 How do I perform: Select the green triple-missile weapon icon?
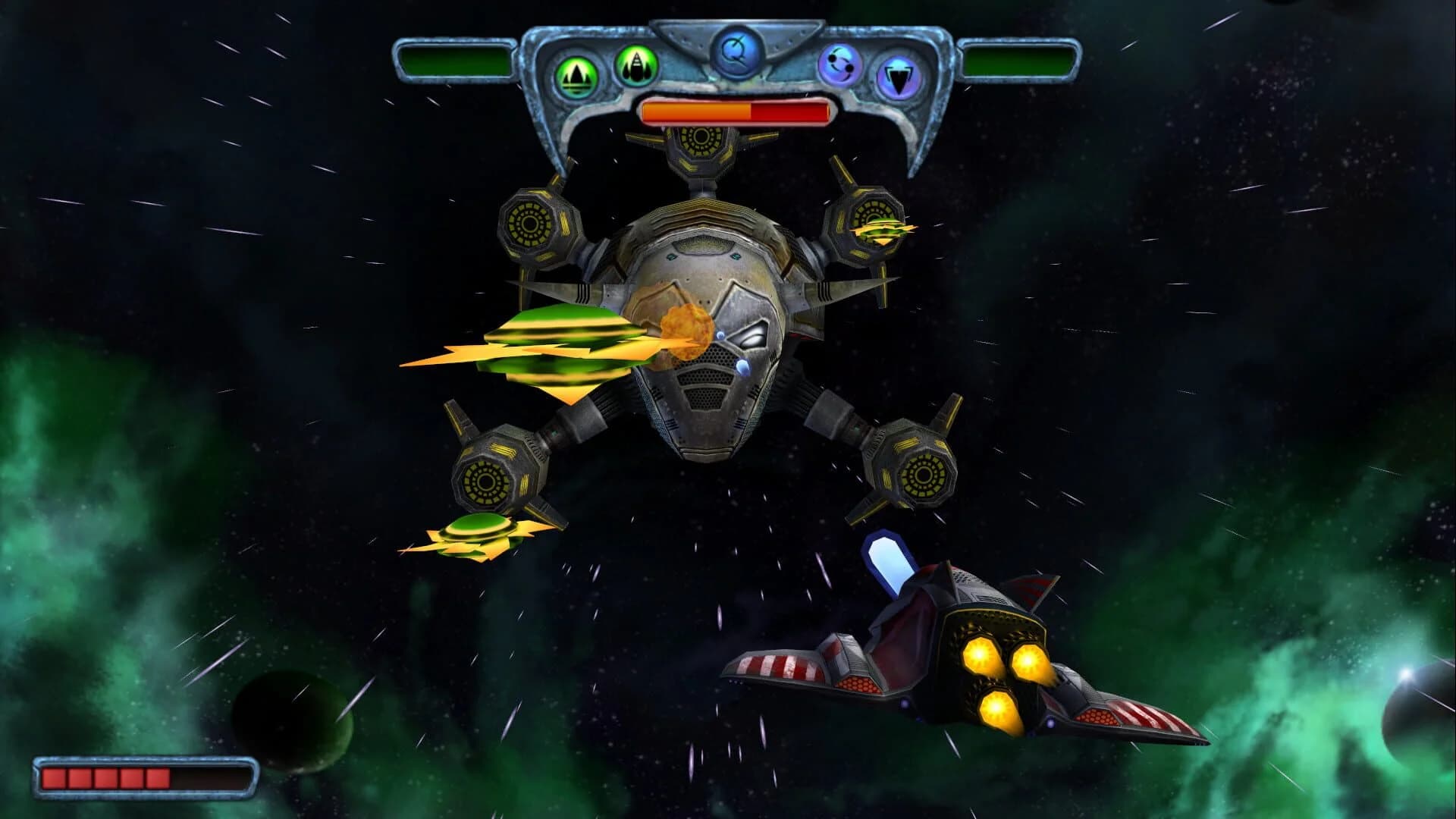pyautogui.click(x=578, y=74)
